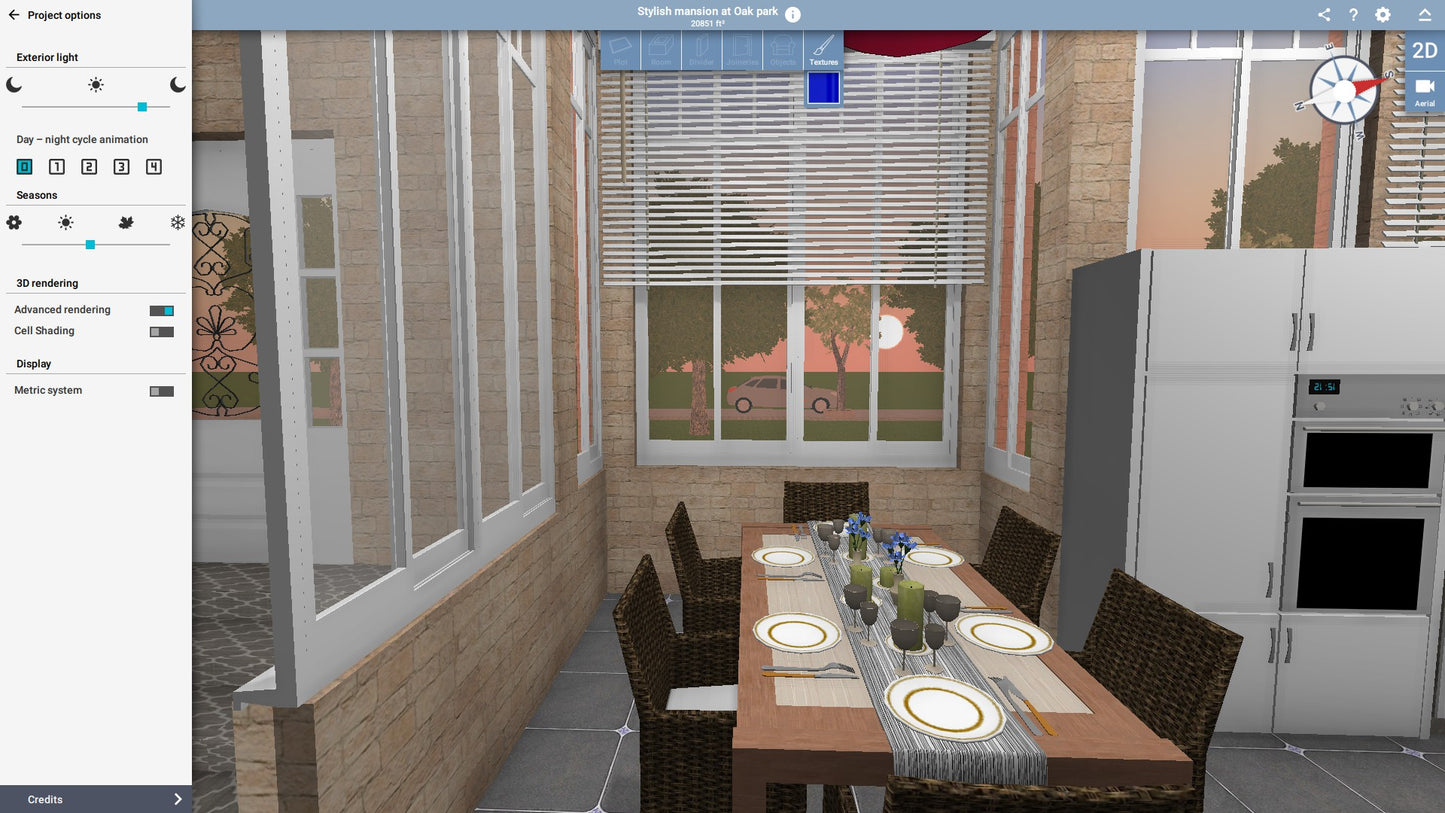Expand the Credits section
Image resolution: width=1445 pixels, height=813 pixels.
[x=95, y=799]
